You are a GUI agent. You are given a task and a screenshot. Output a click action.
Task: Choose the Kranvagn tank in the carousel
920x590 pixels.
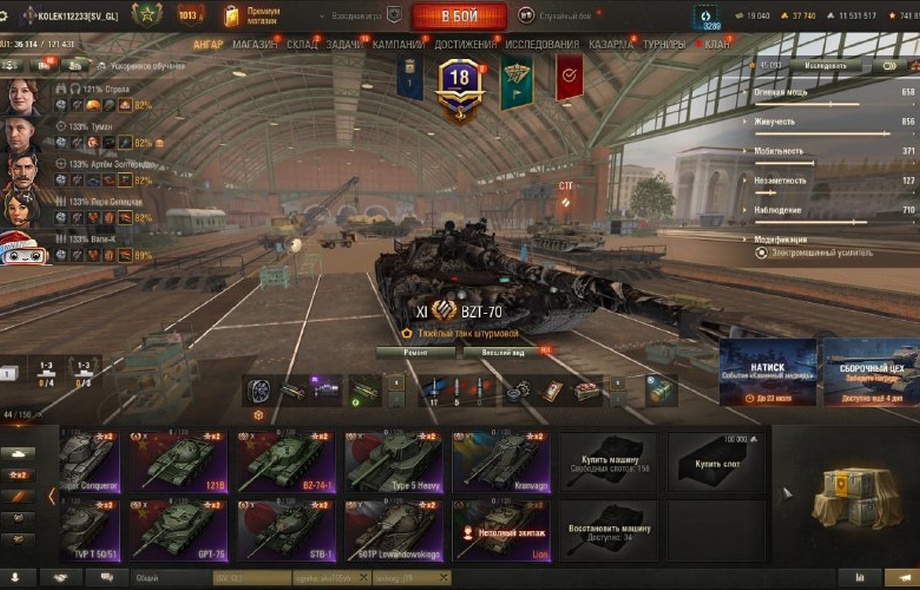pos(501,462)
